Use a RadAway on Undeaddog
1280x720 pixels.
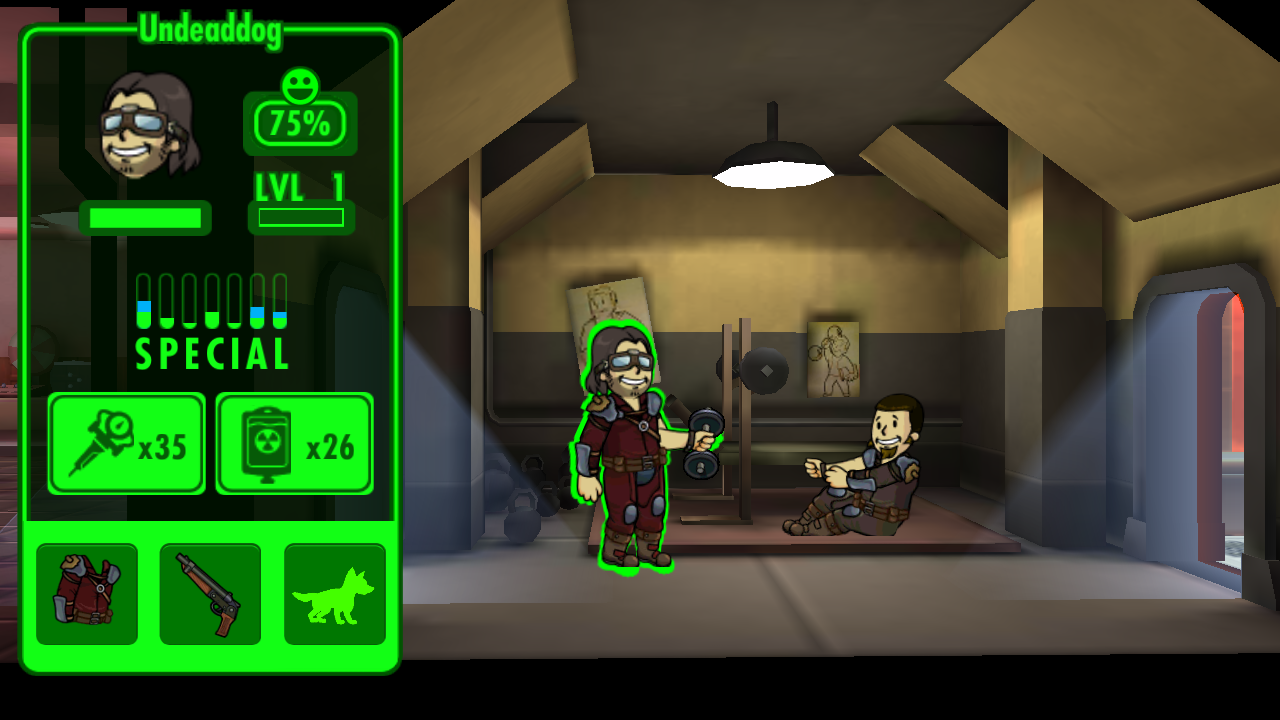click(x=295, y=443)
